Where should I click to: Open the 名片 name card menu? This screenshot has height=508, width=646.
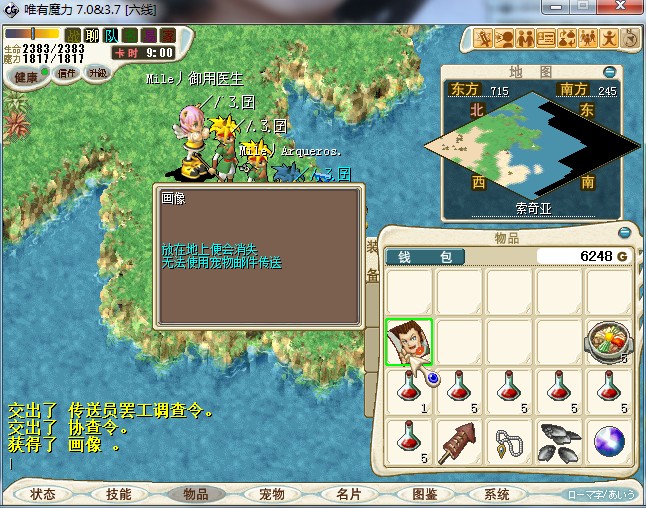coord(348,494)
